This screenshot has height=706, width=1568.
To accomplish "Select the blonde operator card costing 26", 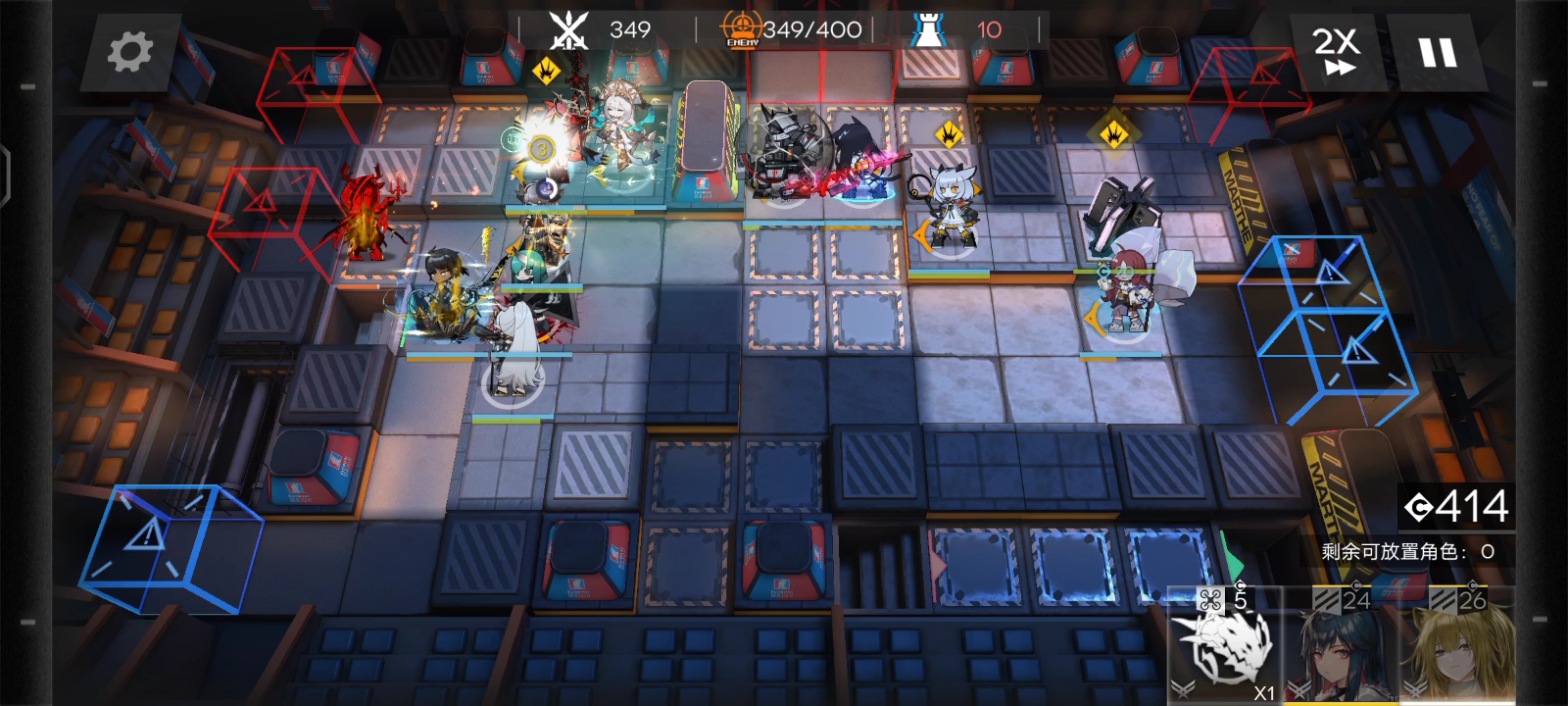I will pyautogui.click(x=1458, y=647).
